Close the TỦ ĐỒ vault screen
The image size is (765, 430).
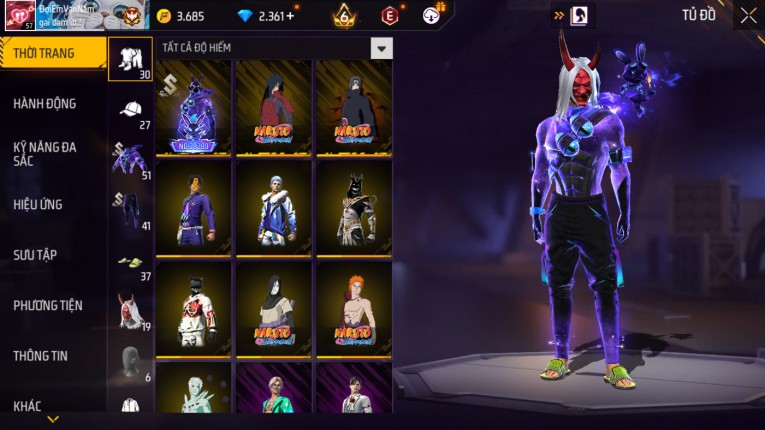tap(748, 15)
